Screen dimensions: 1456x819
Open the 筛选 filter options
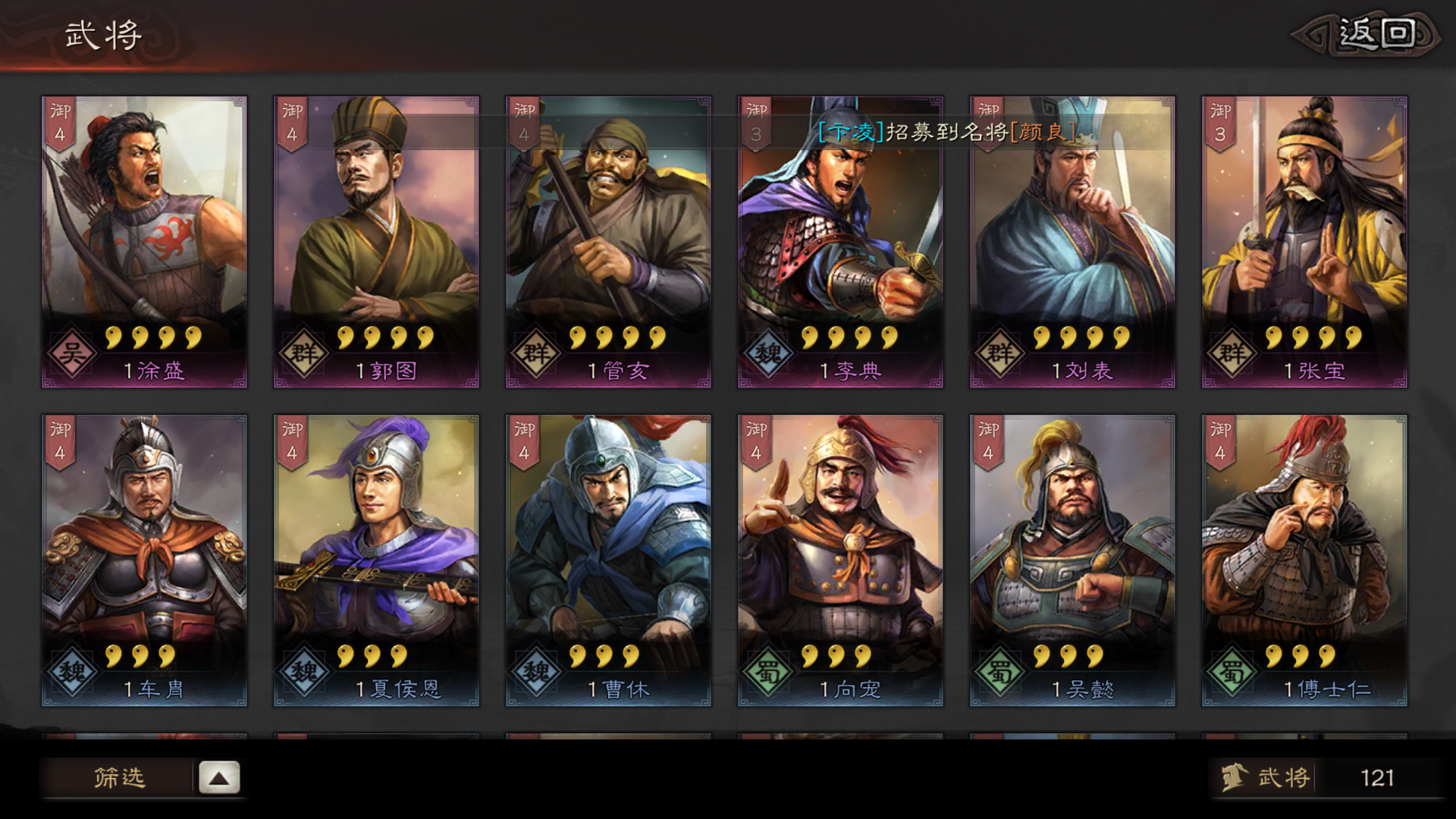[x=121, y=777]
